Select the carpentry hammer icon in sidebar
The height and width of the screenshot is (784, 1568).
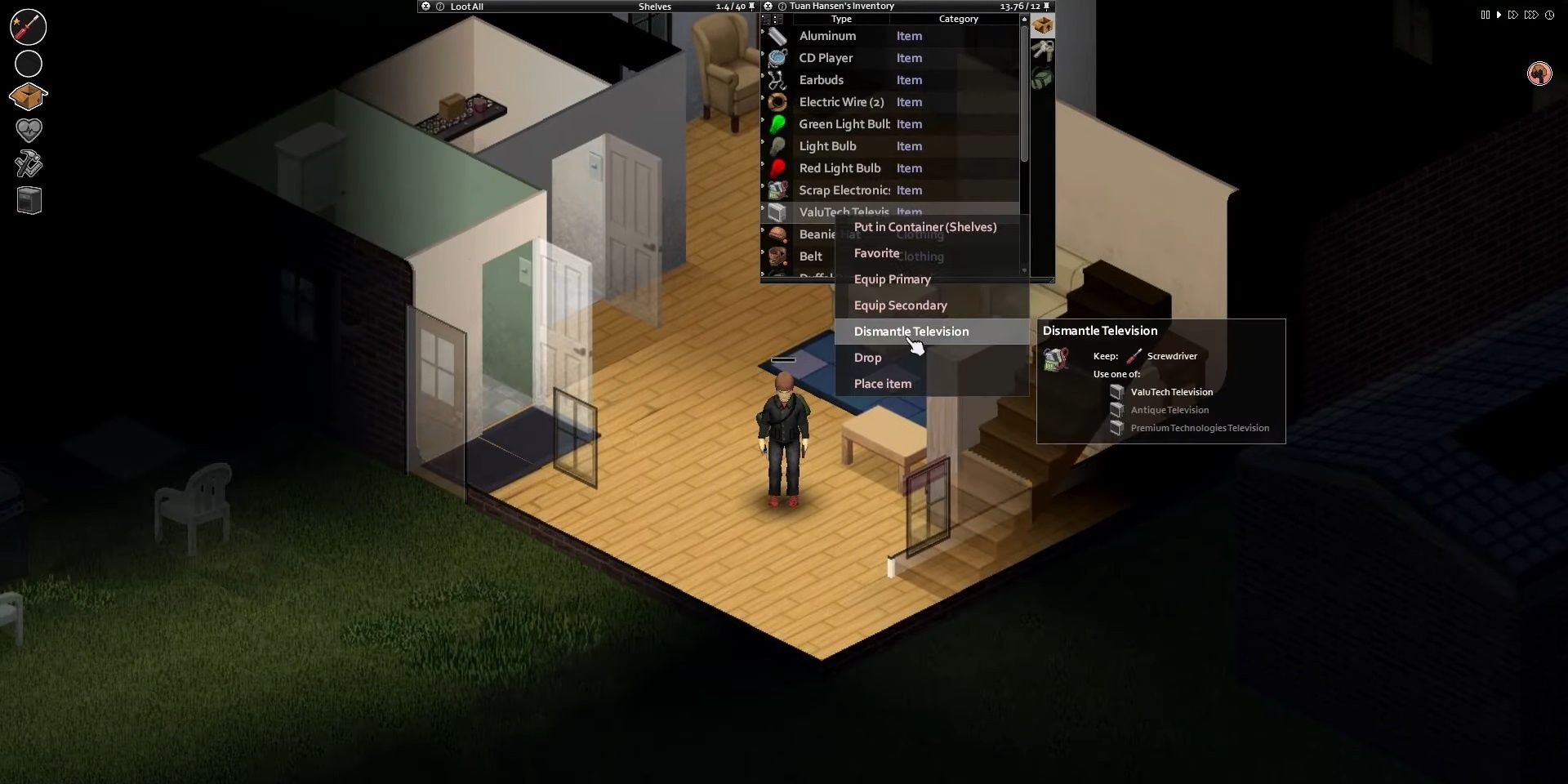coord(28,163)
